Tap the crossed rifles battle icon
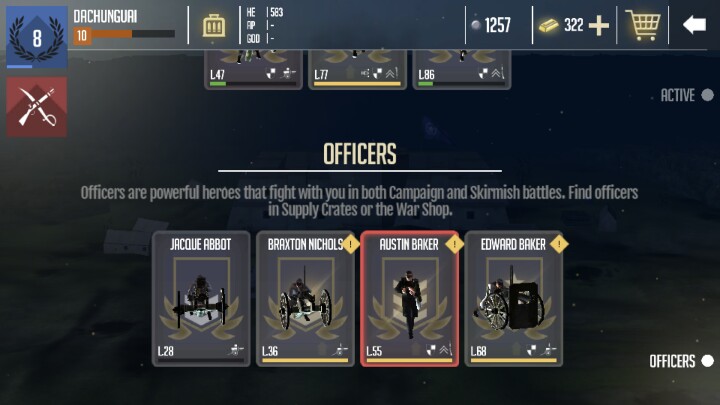The height and width of the screenshot is (405, 720). pos(36,106)
